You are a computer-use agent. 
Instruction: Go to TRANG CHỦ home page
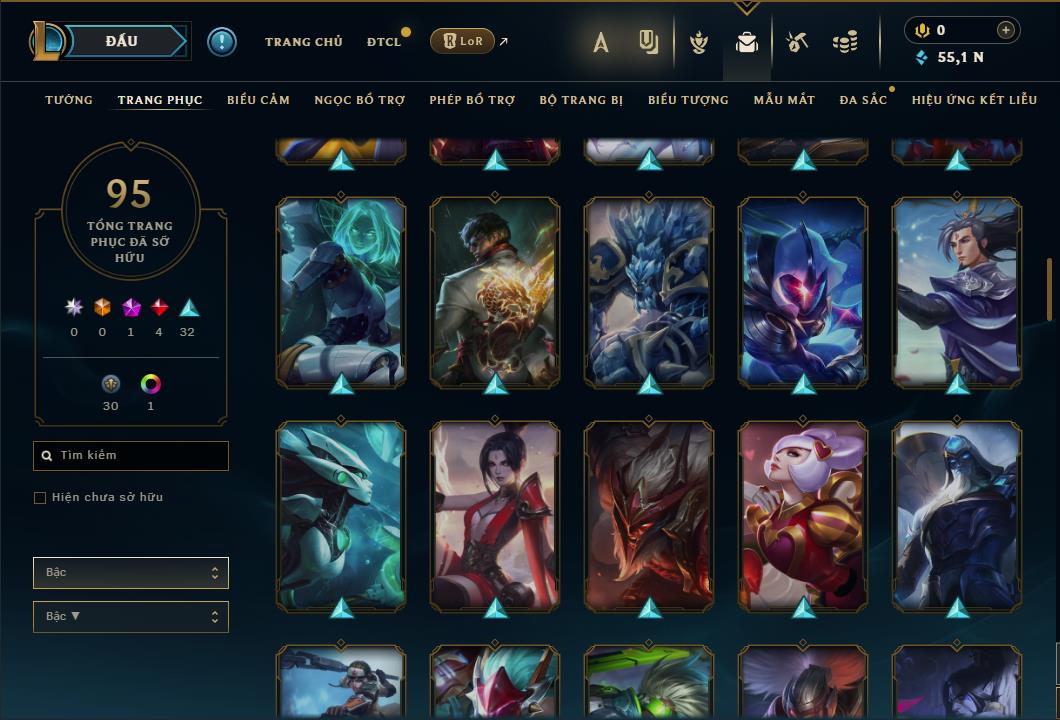tap(303, 42)
